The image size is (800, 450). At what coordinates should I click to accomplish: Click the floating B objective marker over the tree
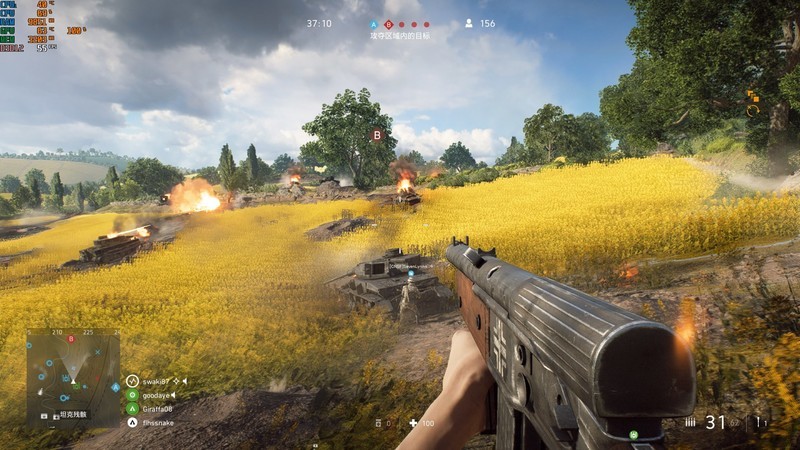pyautogui.click(x=377, y=135)
